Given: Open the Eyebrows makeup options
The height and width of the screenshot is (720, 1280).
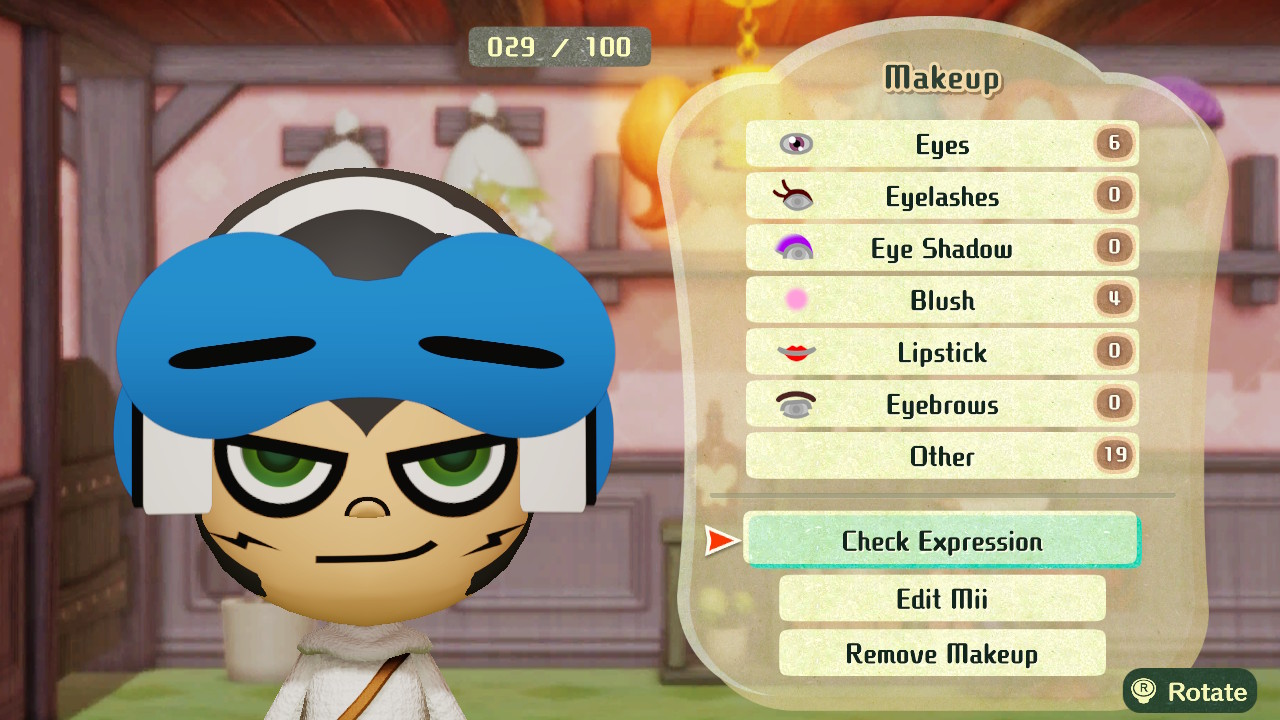Looking at the screenshot, I should tap(941, 404).
